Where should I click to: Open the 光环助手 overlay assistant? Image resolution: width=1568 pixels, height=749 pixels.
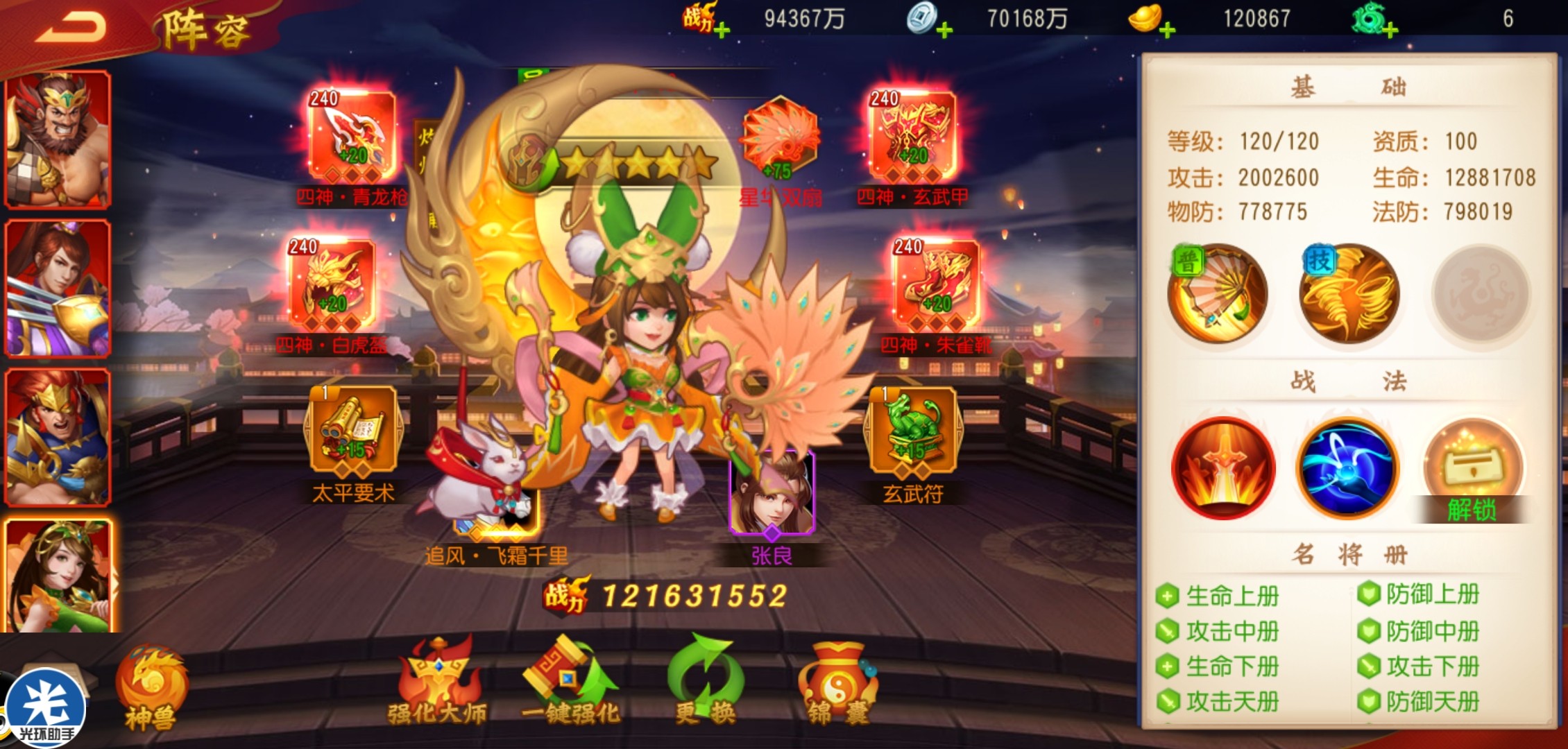click(x=46, y=707)
